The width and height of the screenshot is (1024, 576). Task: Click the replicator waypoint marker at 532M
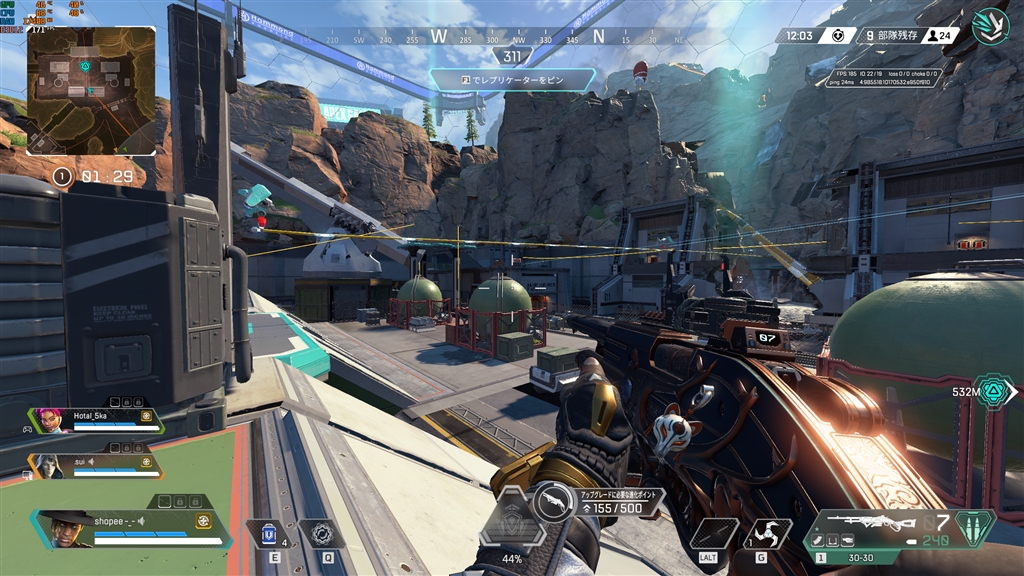point(996,393)
